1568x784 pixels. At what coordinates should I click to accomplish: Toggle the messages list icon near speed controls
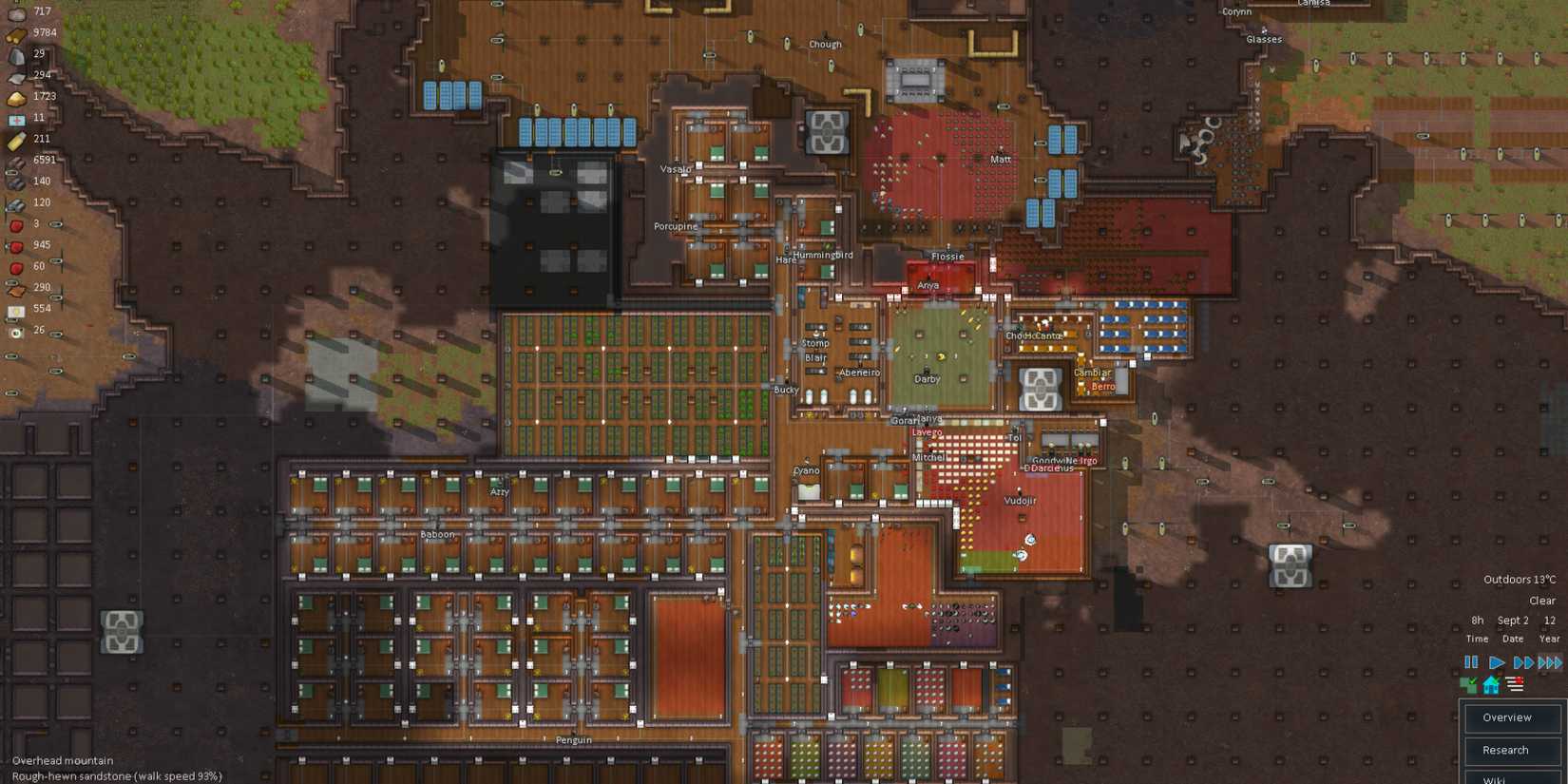pos(1514,683)
